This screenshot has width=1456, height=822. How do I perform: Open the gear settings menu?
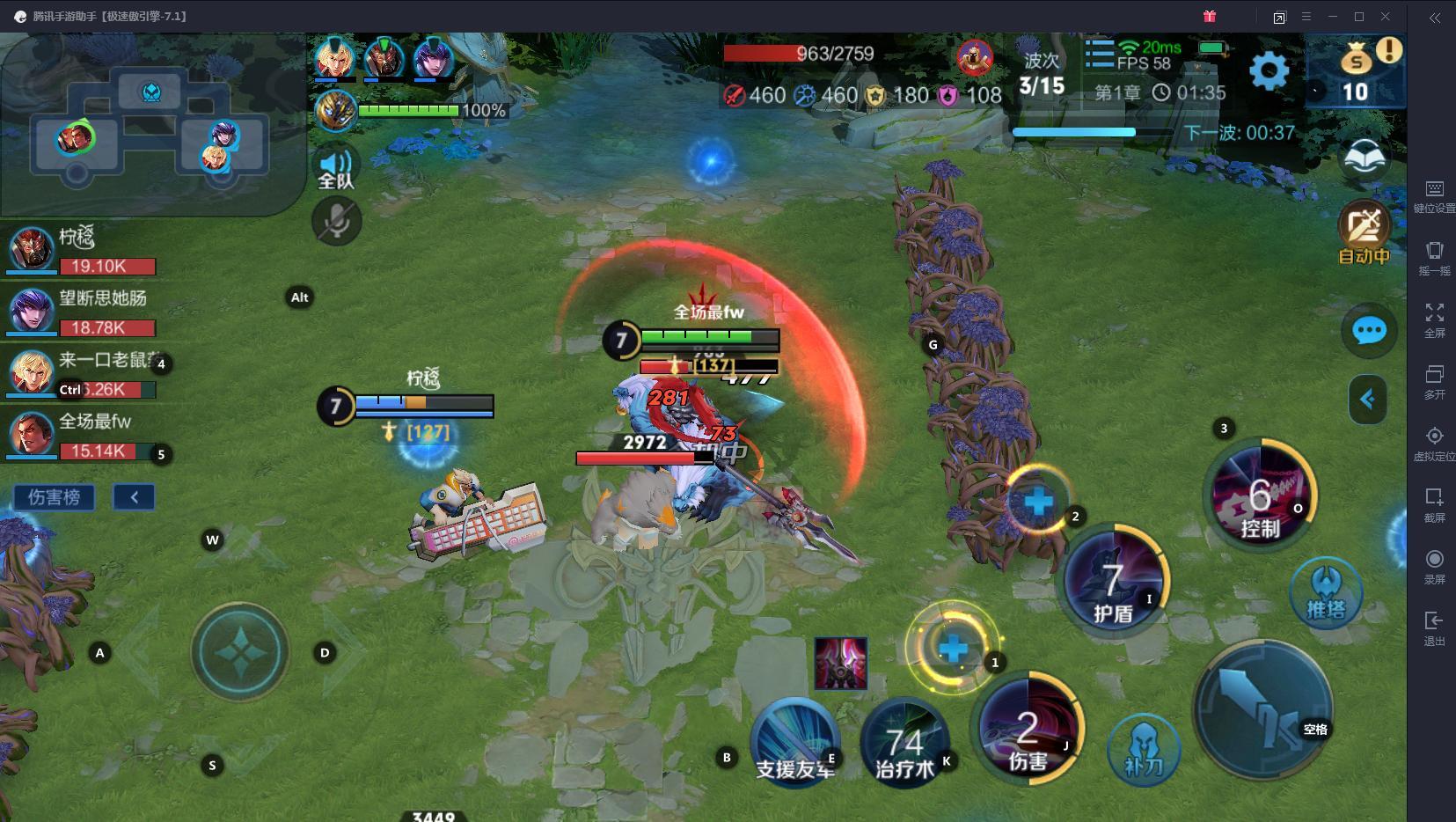click(1268, 71)
